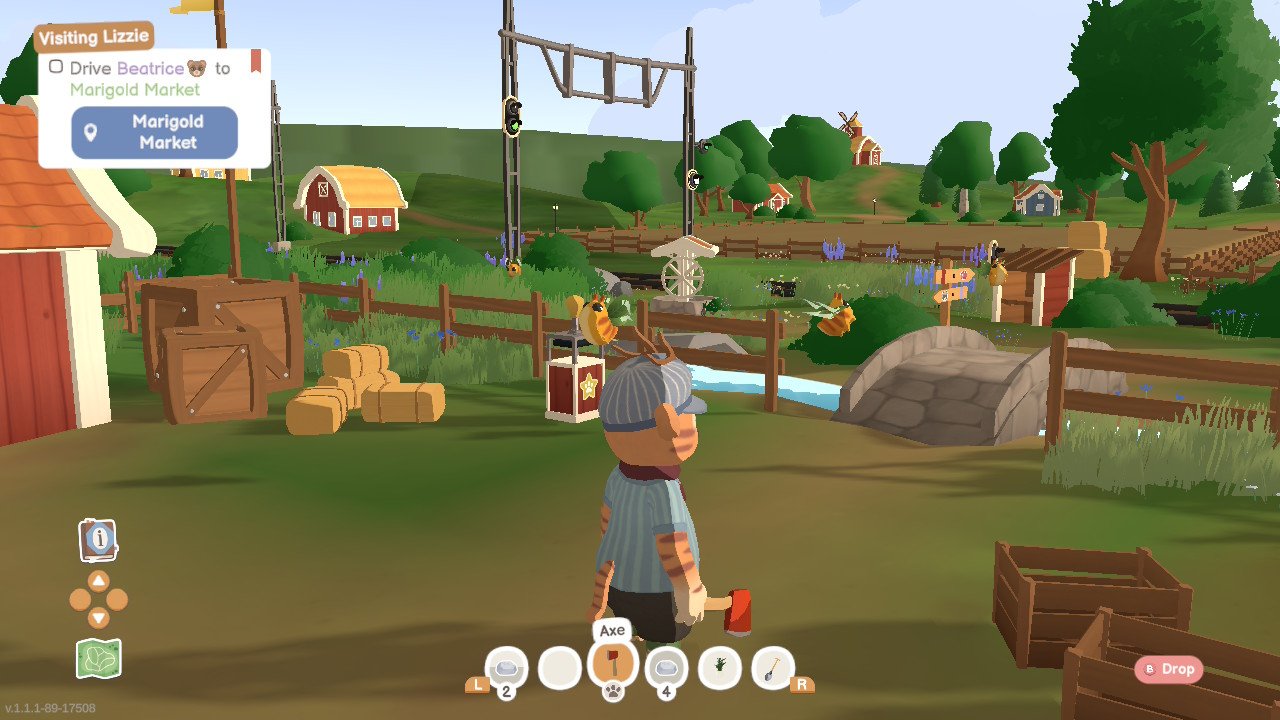The image size is (1280, 720).
Task: Click the Marigold Market location button
Action: [154, 132]
